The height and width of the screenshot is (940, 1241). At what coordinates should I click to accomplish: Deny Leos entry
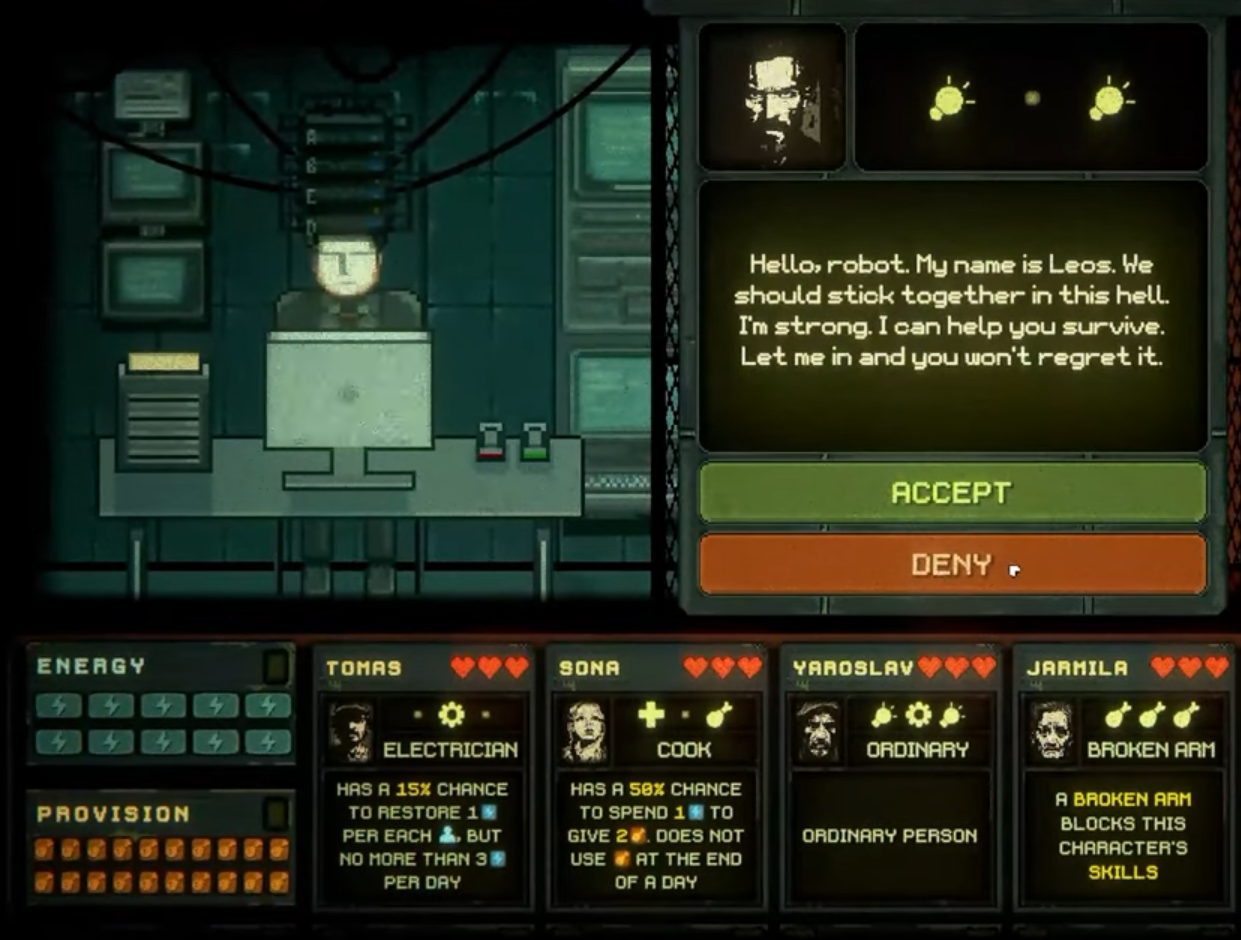pyautogui.click(x=951, y=565)
